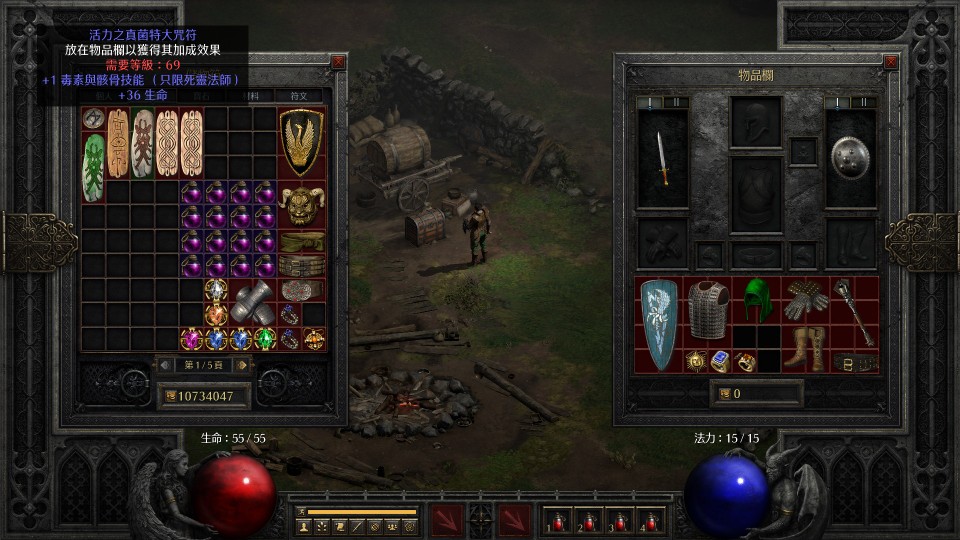Close the stash panel
This screenshot has height=540, width=960.
pyautogui.click(x=338, y=62)
